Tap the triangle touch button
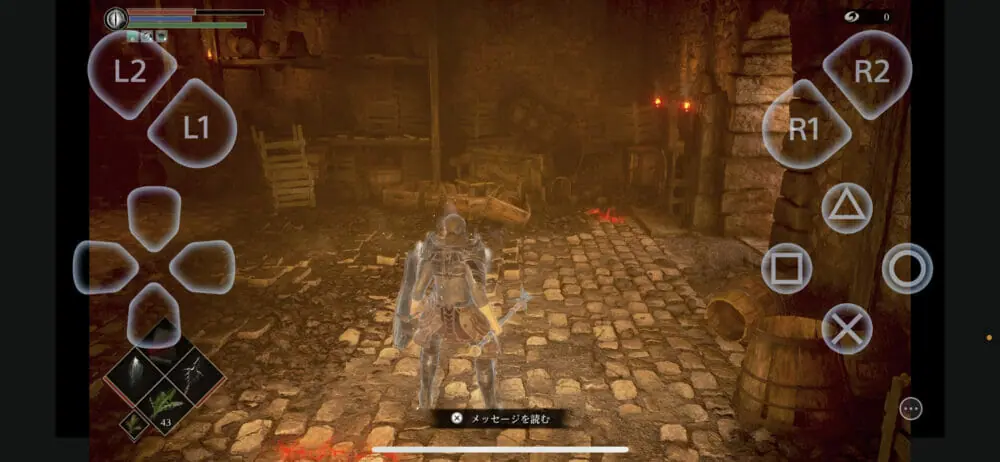Screen dimensions: 1000x462 pyautogui.click(x=847, y=208)
